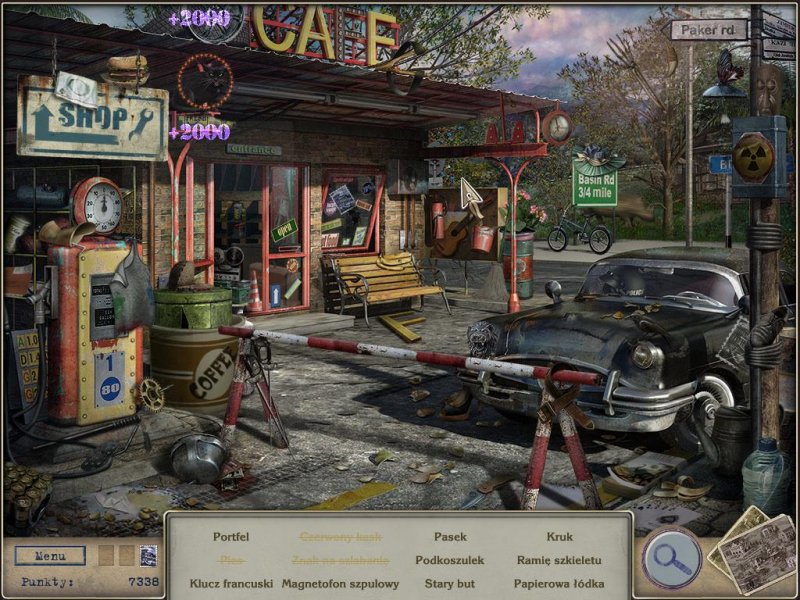800x600 pixels.
Task: Select Ramię szkieletu in the list
Action: [x=560, y=560]
